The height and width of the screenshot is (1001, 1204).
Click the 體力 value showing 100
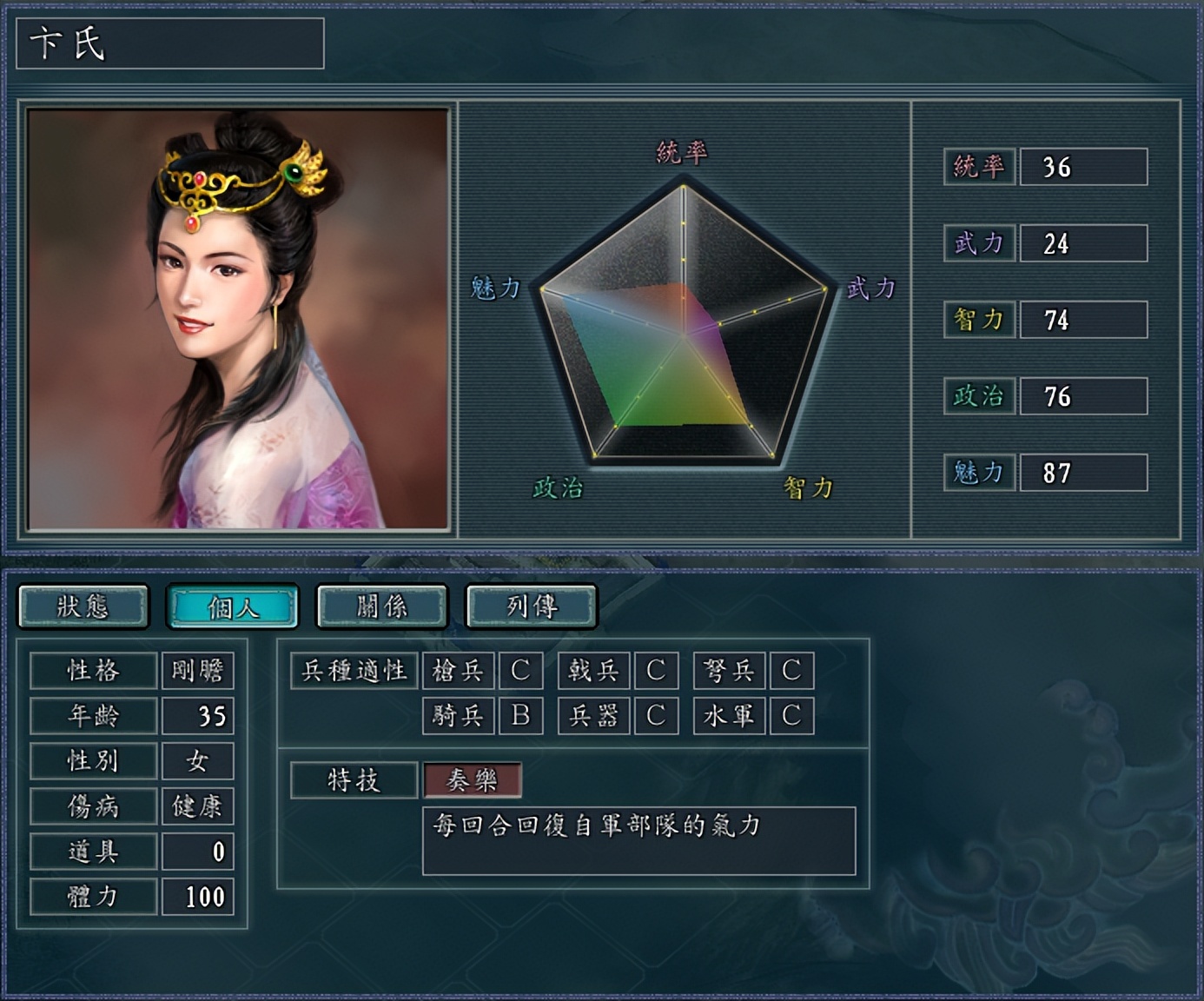click(200, 896)
